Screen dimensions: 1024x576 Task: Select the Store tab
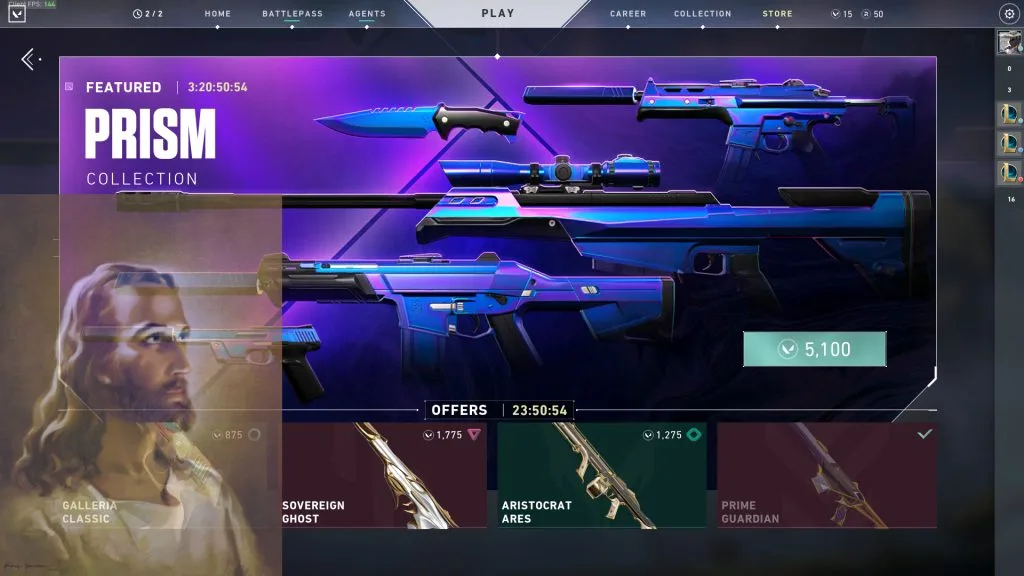[777, 14]
